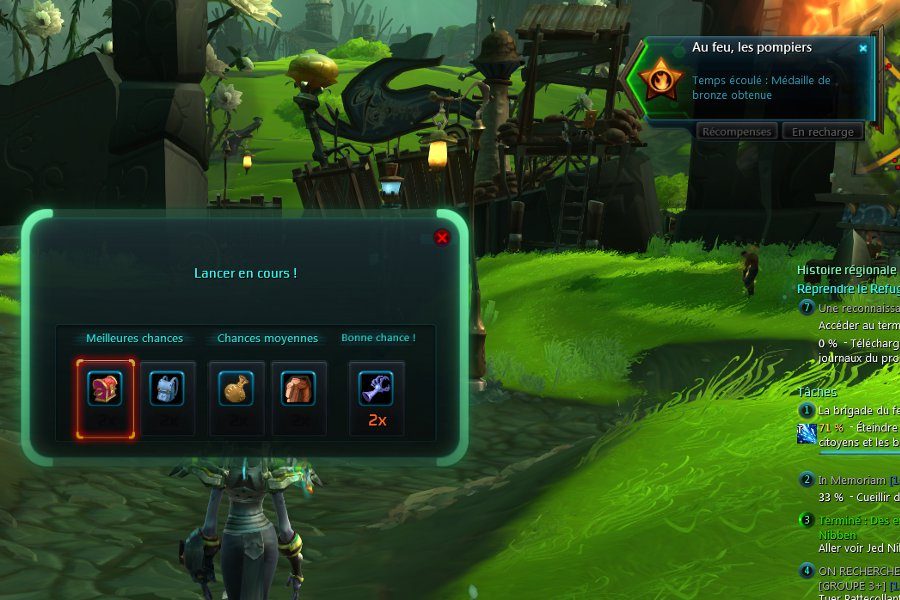Dismiss the Au feu, les pompiers notification

[863, 48]
